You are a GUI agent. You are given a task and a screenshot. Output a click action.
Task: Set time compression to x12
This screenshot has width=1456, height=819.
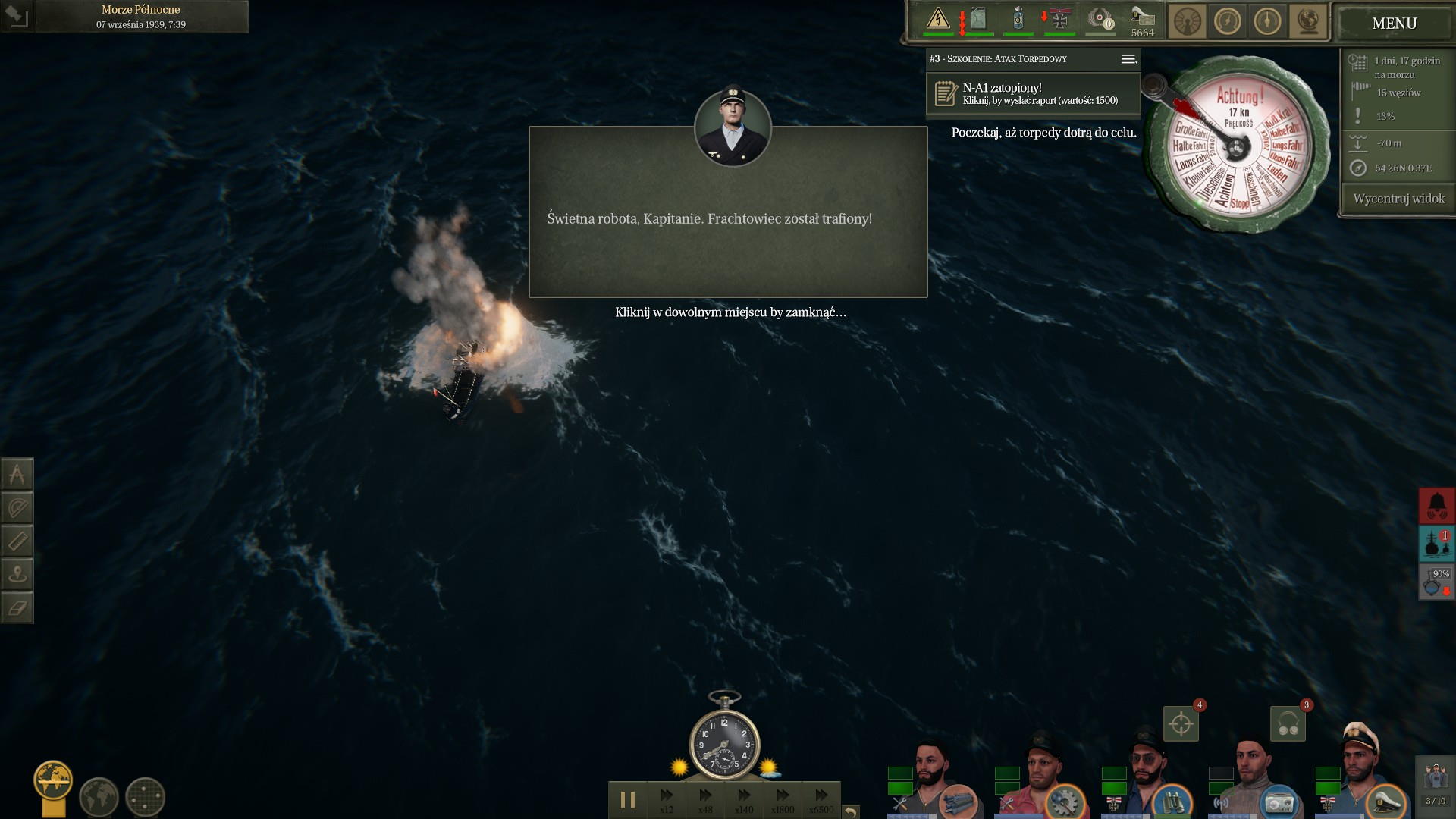[x=667, y=799]
